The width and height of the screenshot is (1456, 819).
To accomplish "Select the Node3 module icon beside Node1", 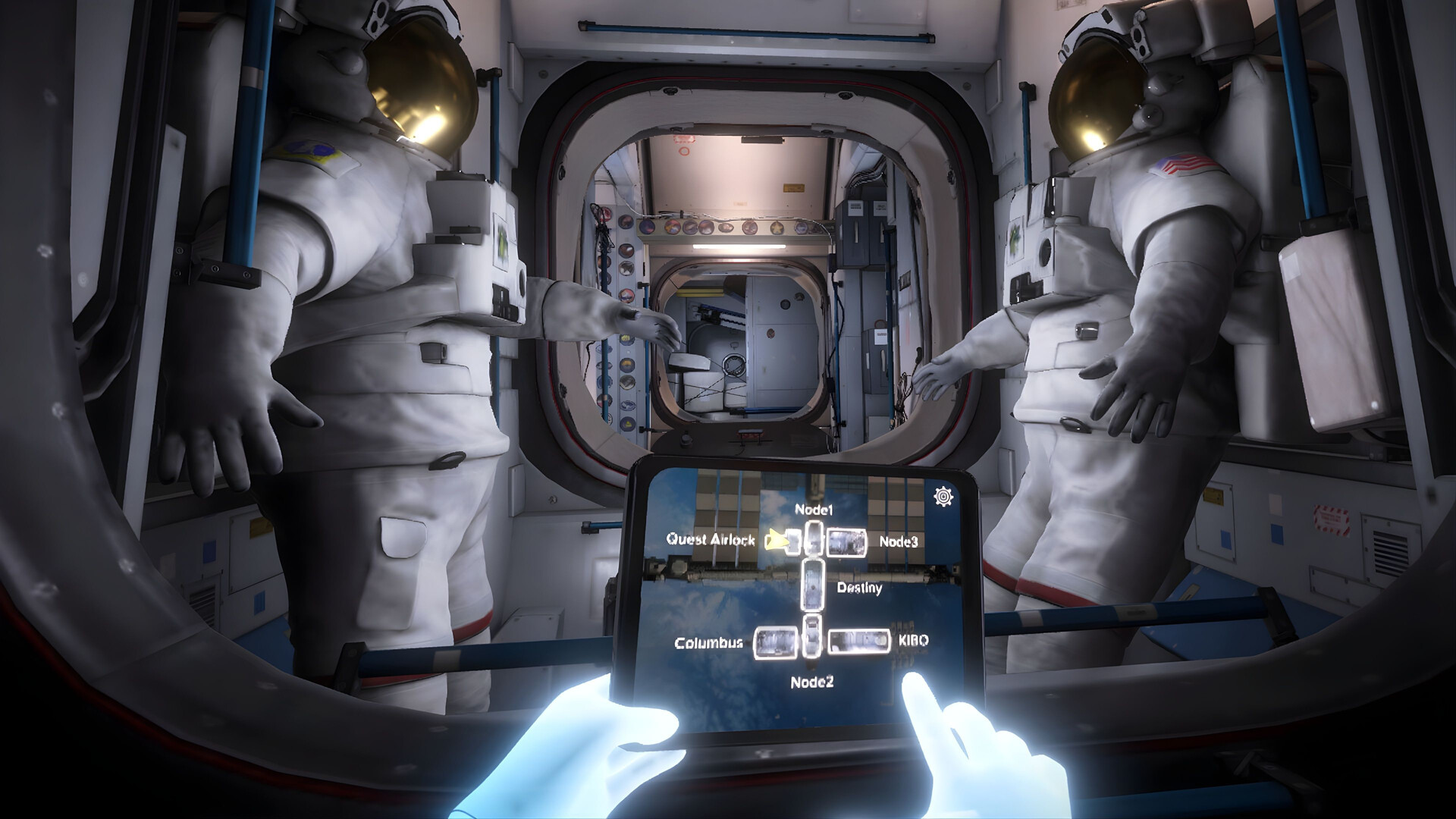I will point(846,543).
